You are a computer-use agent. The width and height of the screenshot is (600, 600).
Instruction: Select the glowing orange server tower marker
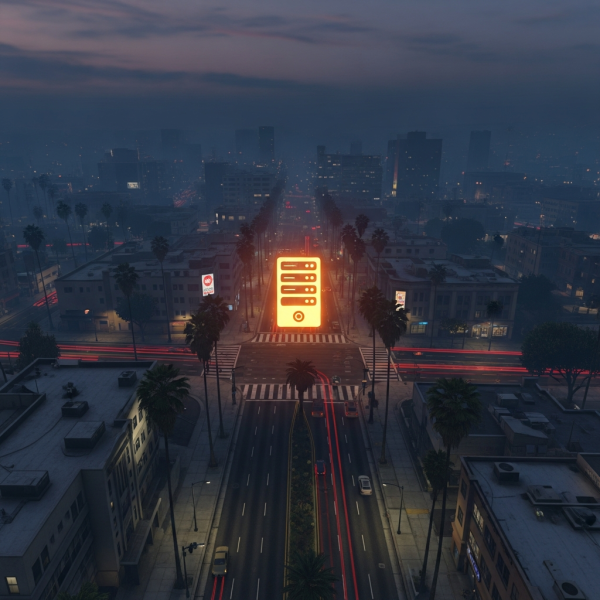coord(299,291)
